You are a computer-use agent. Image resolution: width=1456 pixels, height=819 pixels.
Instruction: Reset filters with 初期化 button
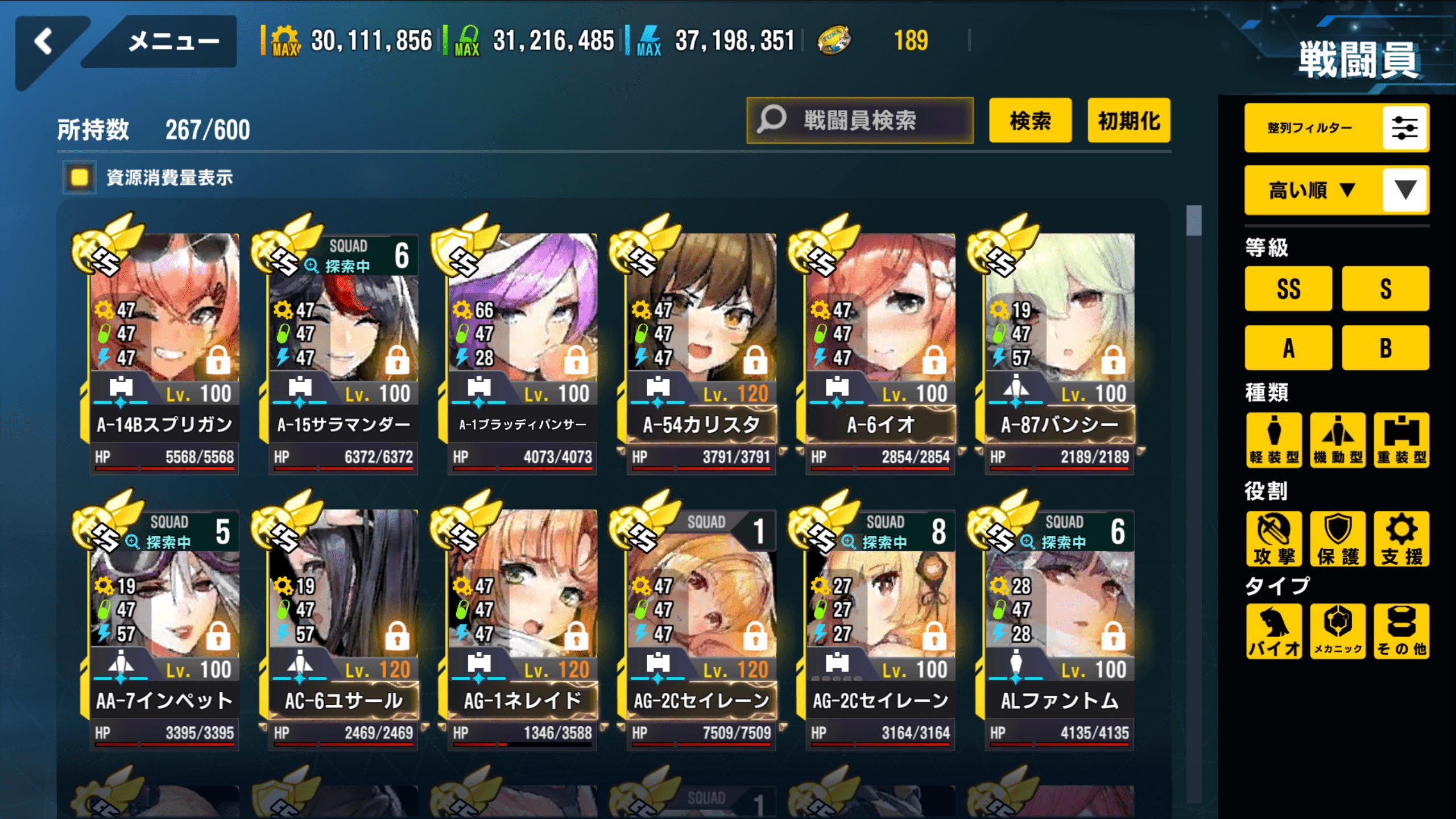tap(1128, 121)
